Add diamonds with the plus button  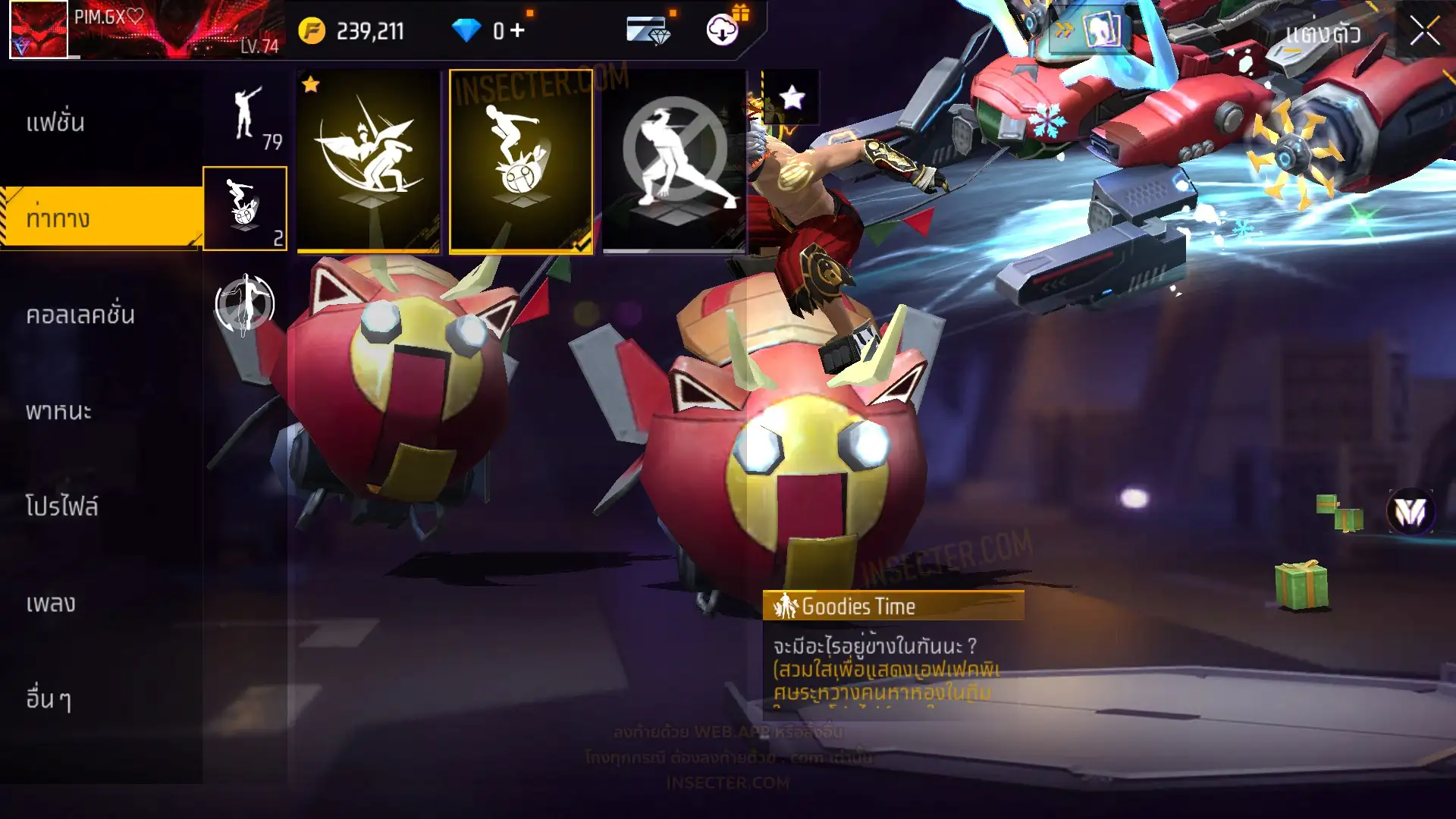tap(517, 30)
